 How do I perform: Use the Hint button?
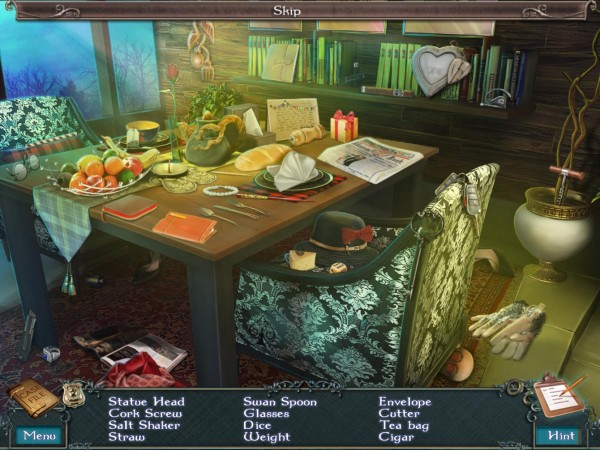click(560, 435)
